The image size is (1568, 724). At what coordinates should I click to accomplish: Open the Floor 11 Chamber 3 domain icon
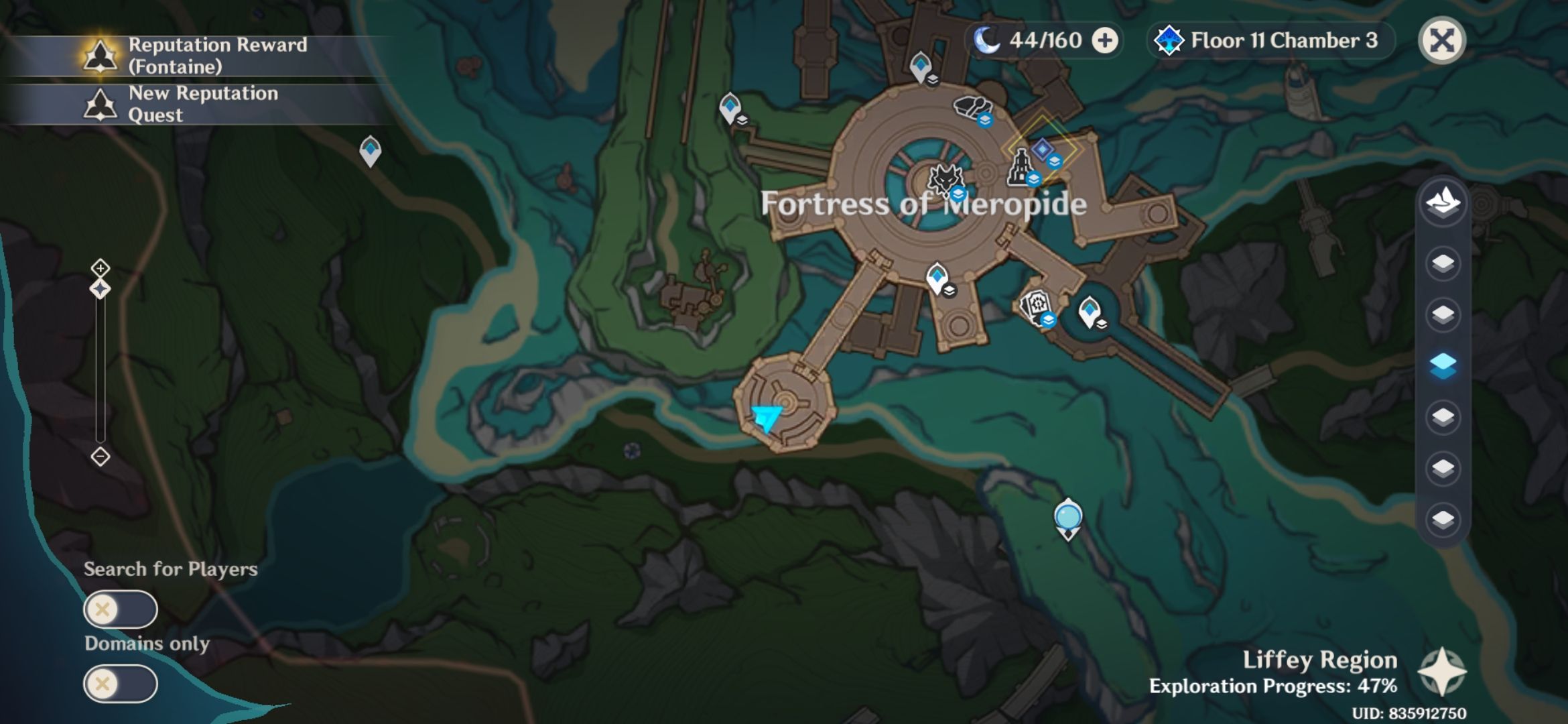coord(1168,40)
